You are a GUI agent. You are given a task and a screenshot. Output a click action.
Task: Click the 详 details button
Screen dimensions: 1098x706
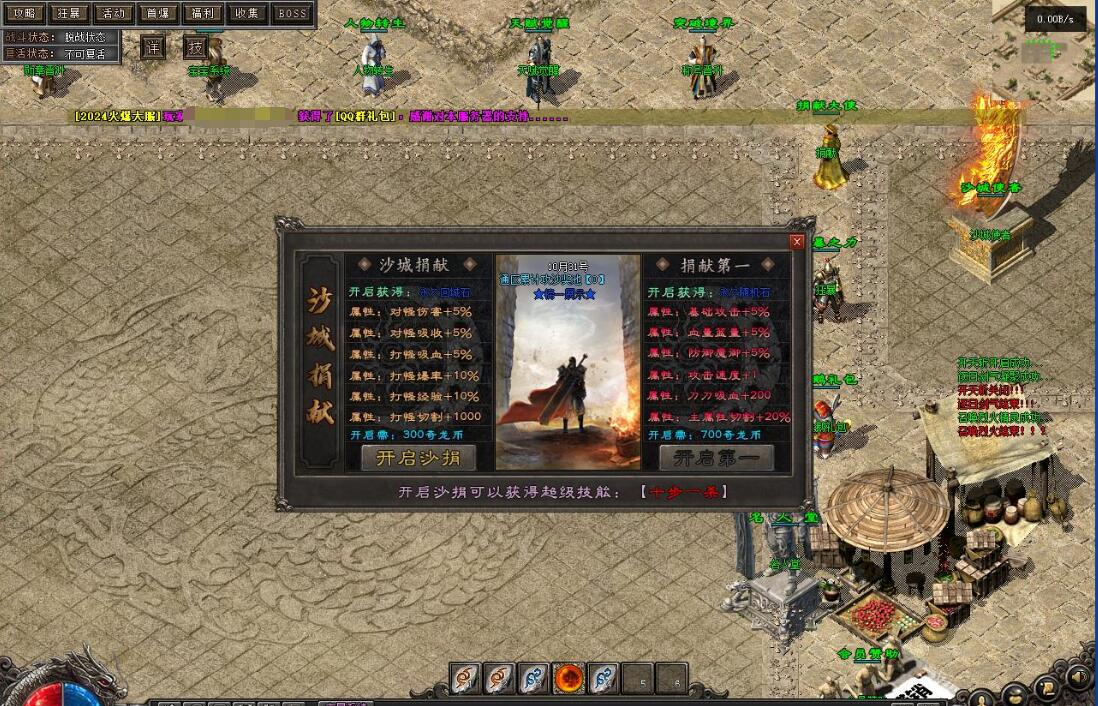152,47
